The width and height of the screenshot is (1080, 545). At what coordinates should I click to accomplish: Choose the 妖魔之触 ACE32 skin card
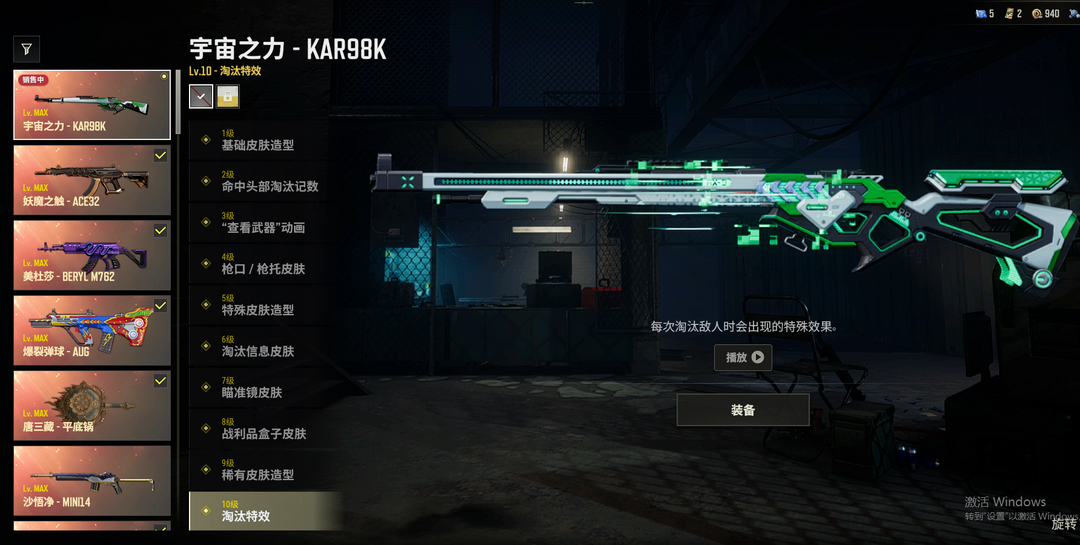click(x=92, y=179)
